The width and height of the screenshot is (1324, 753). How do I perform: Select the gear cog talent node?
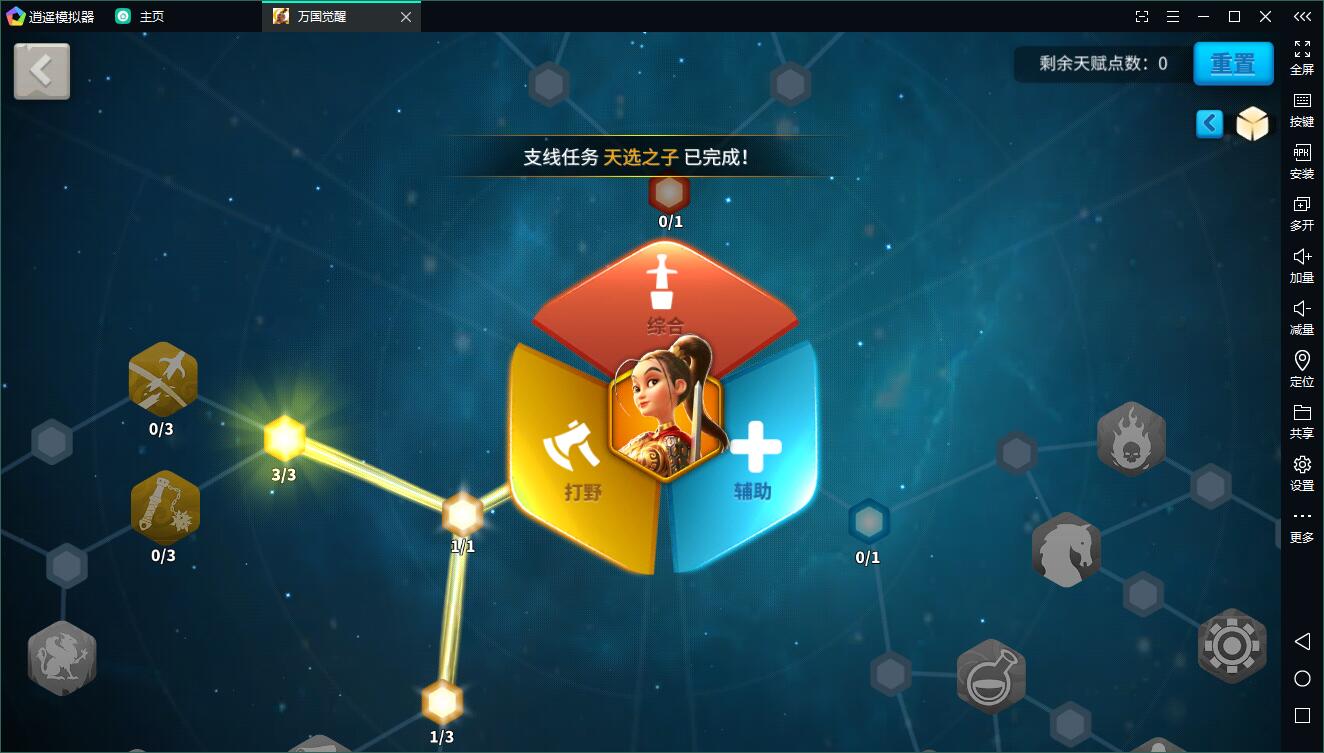[x=1231, y=645]
